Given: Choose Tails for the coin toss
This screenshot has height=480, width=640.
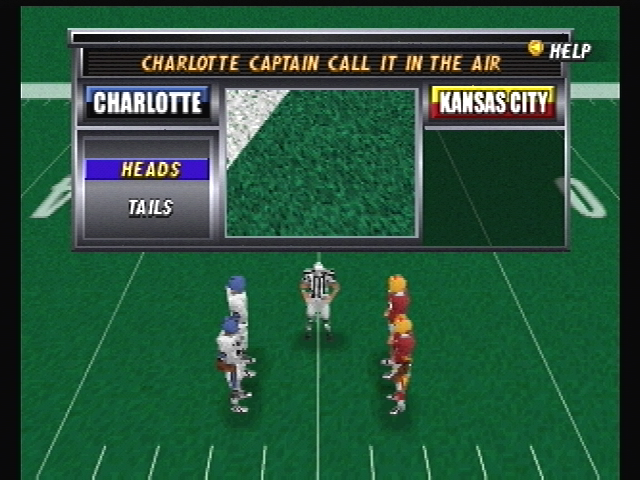Looking at the screenshot, I should coord(149,208).
